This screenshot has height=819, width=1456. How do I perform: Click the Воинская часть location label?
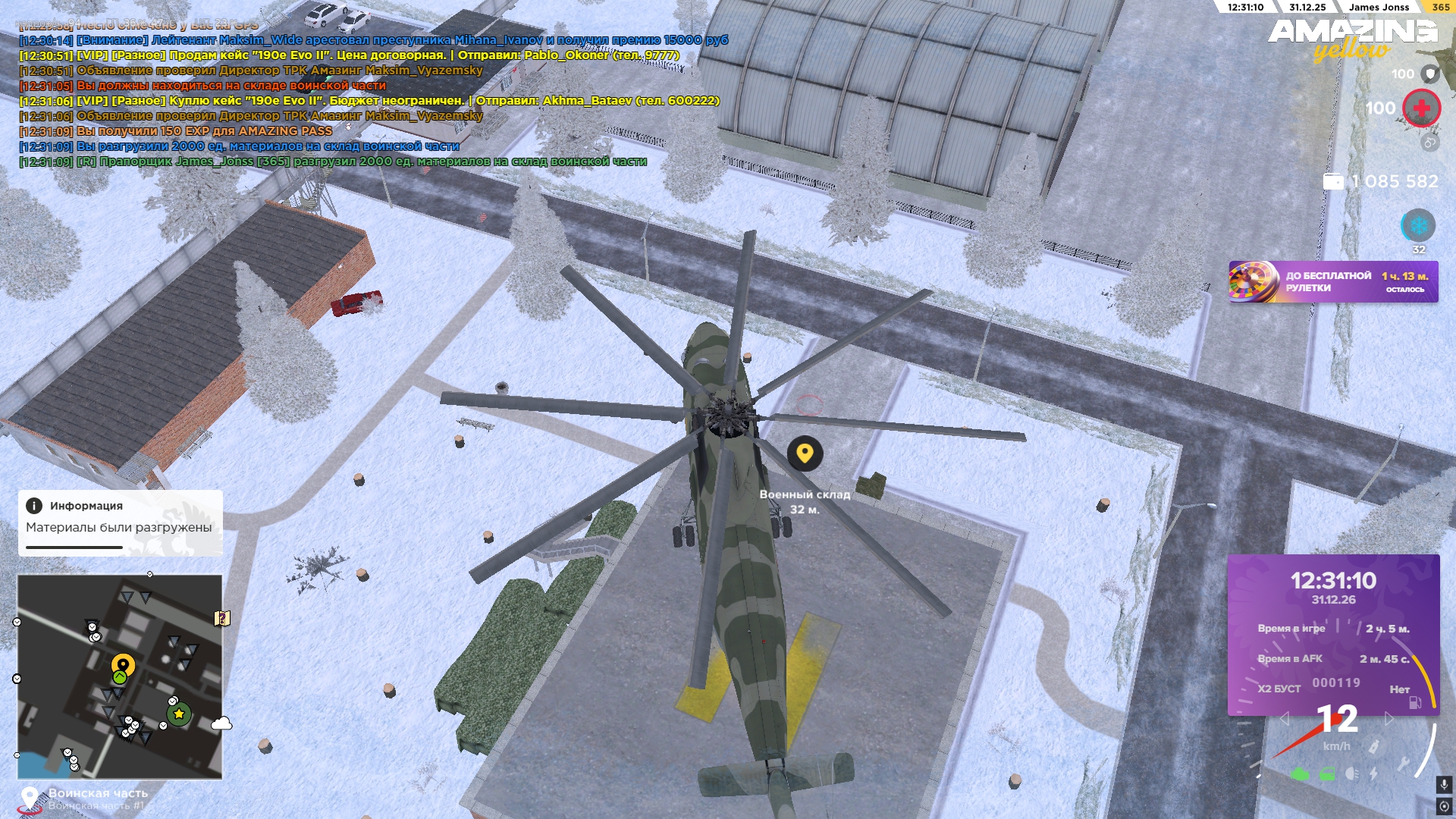pos(98,793)
